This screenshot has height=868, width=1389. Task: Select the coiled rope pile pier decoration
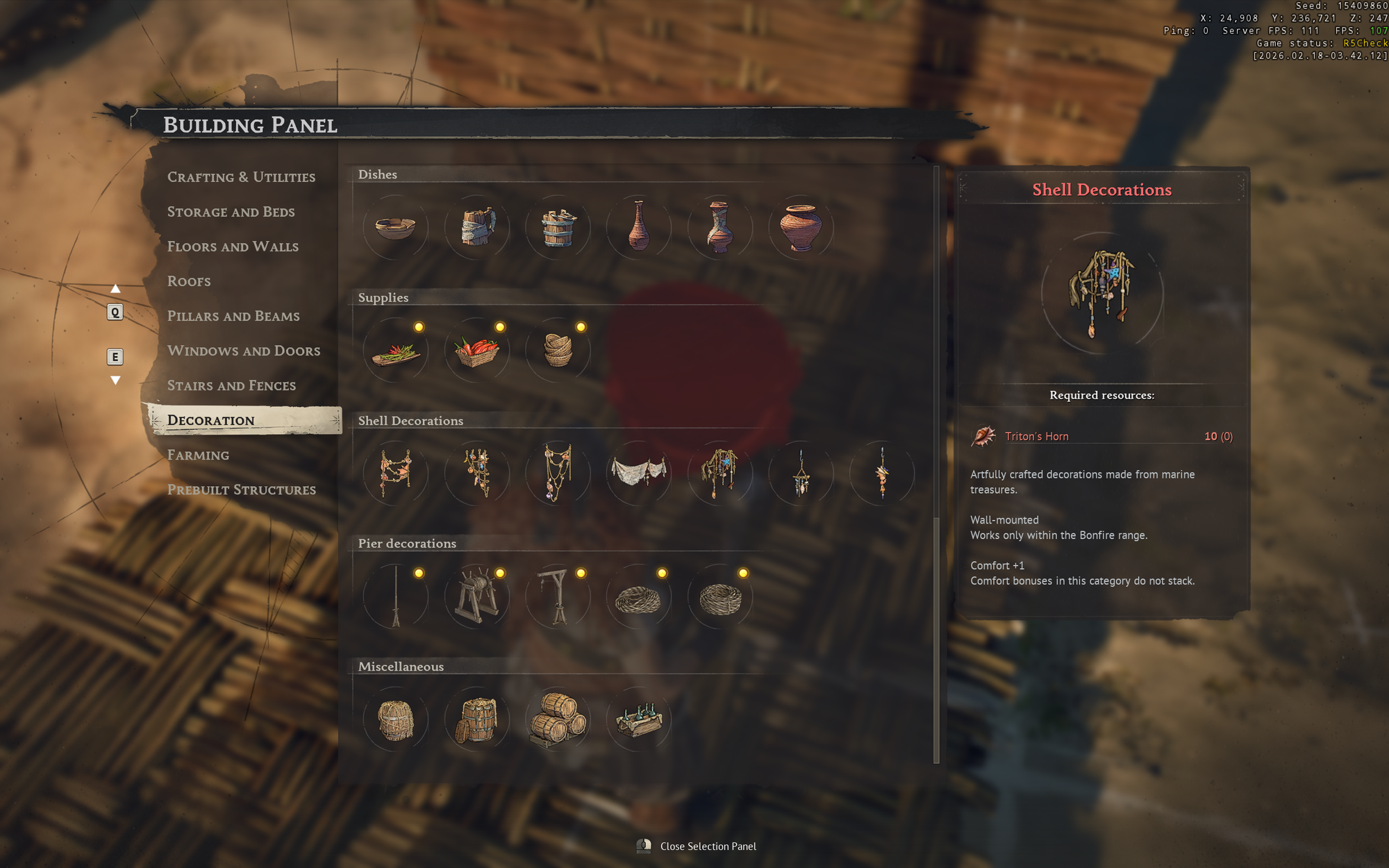[638, 596]
